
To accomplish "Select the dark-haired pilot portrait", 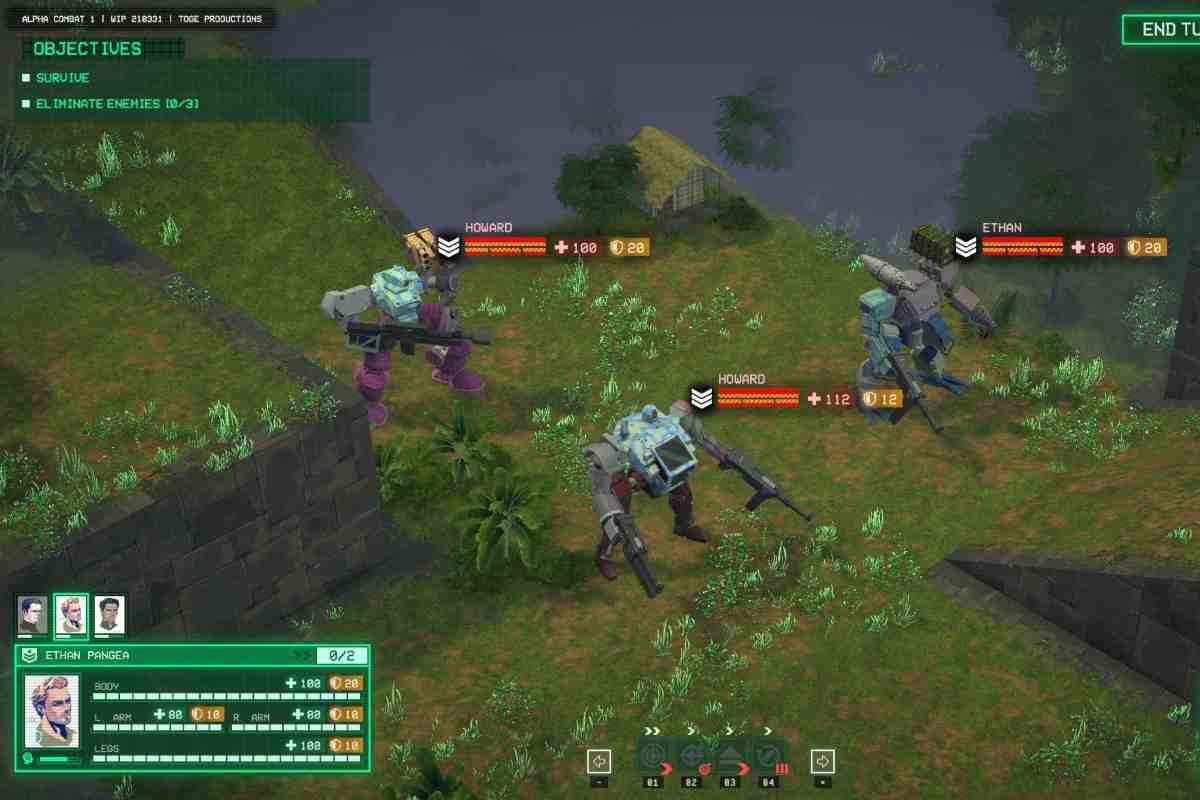I will point(32,614).
